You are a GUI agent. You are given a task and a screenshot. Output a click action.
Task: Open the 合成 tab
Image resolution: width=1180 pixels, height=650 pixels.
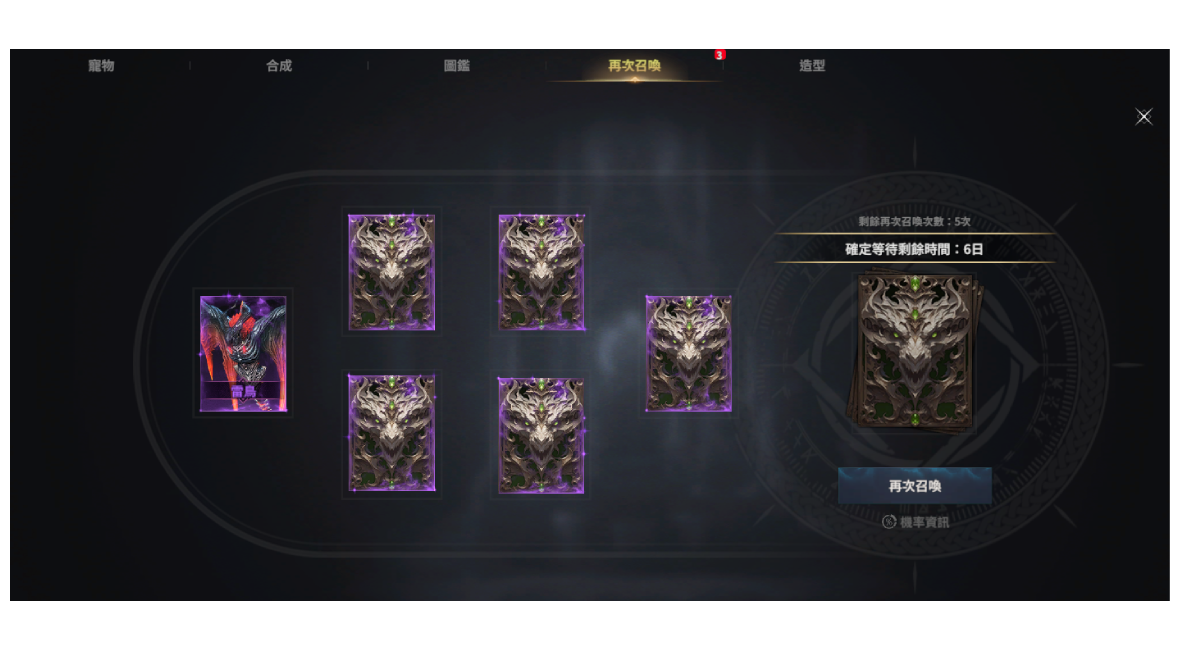279,66
